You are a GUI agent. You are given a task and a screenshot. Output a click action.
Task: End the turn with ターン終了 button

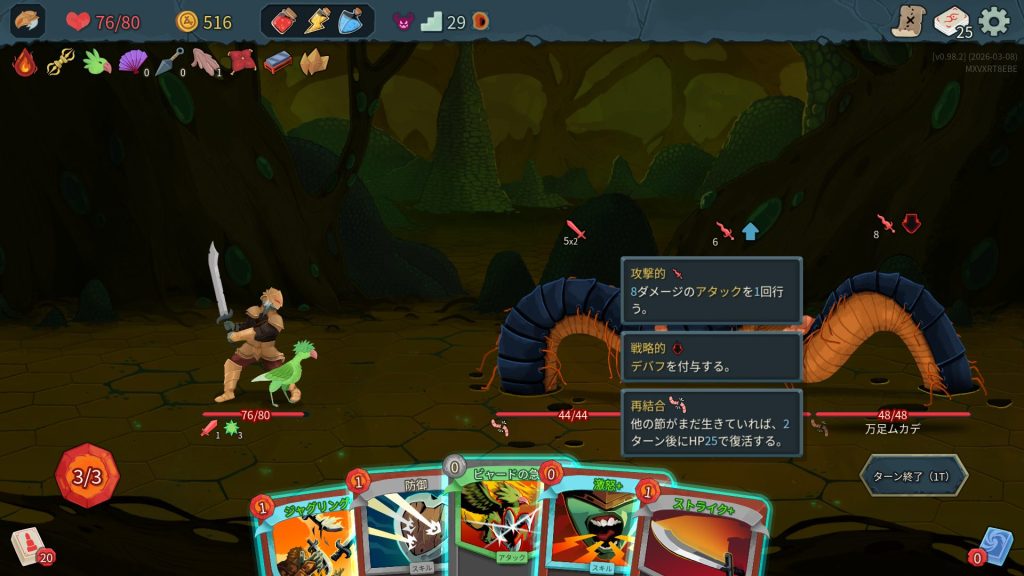[913, 476]
